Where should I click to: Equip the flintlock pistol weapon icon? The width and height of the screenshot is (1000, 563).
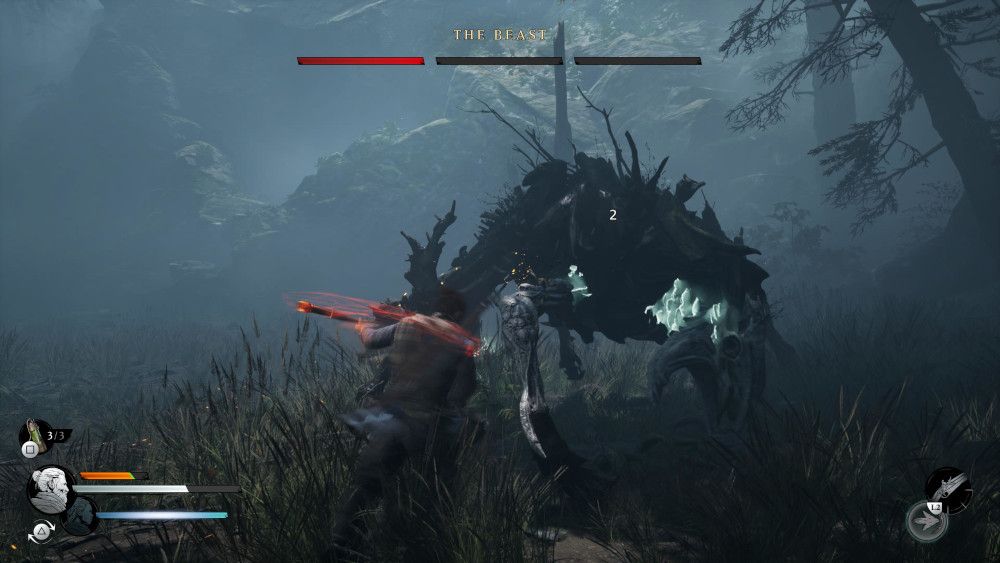(946, 486)
